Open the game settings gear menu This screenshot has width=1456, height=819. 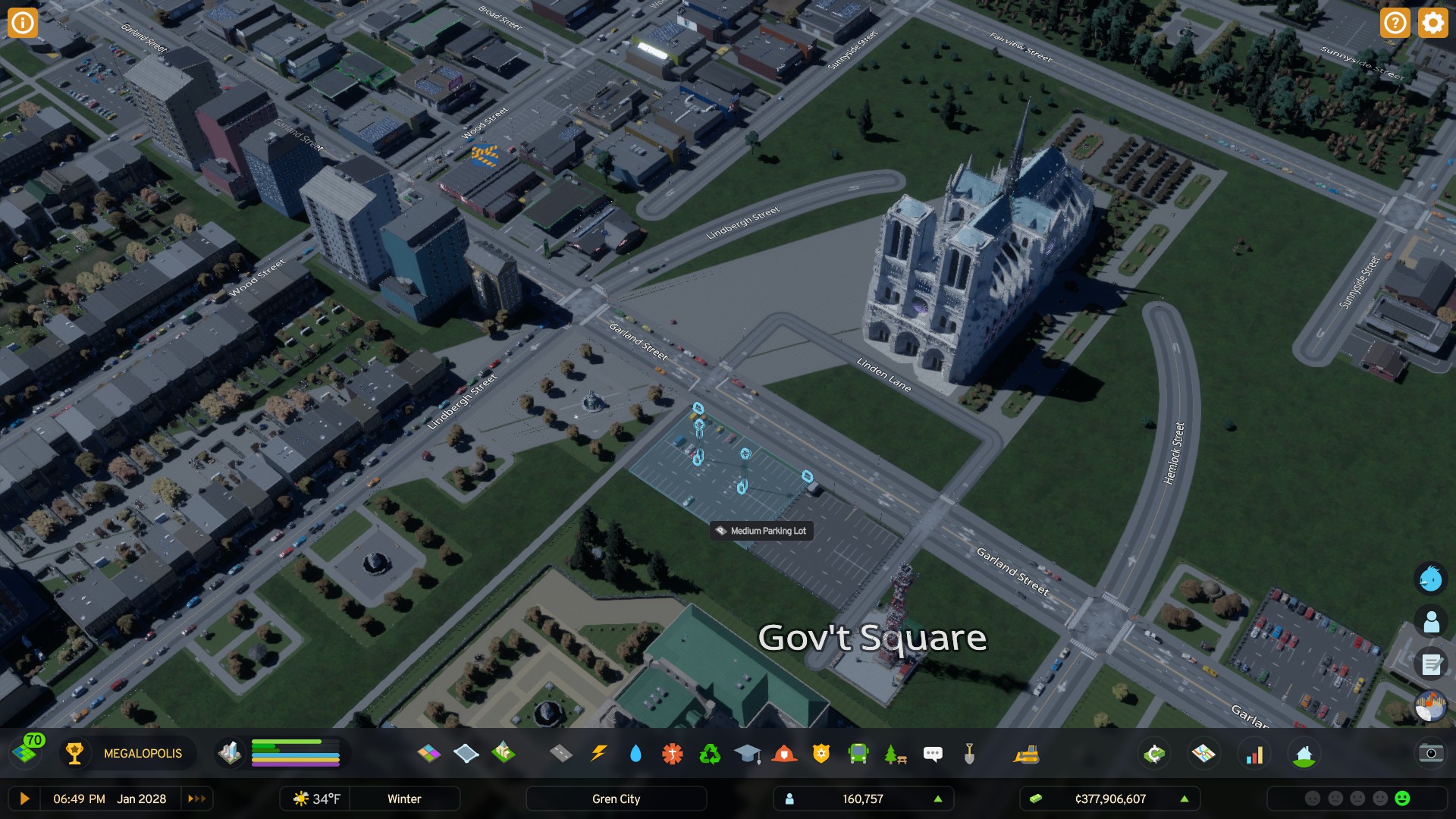pyautogui.click(x=1432, y=23)
